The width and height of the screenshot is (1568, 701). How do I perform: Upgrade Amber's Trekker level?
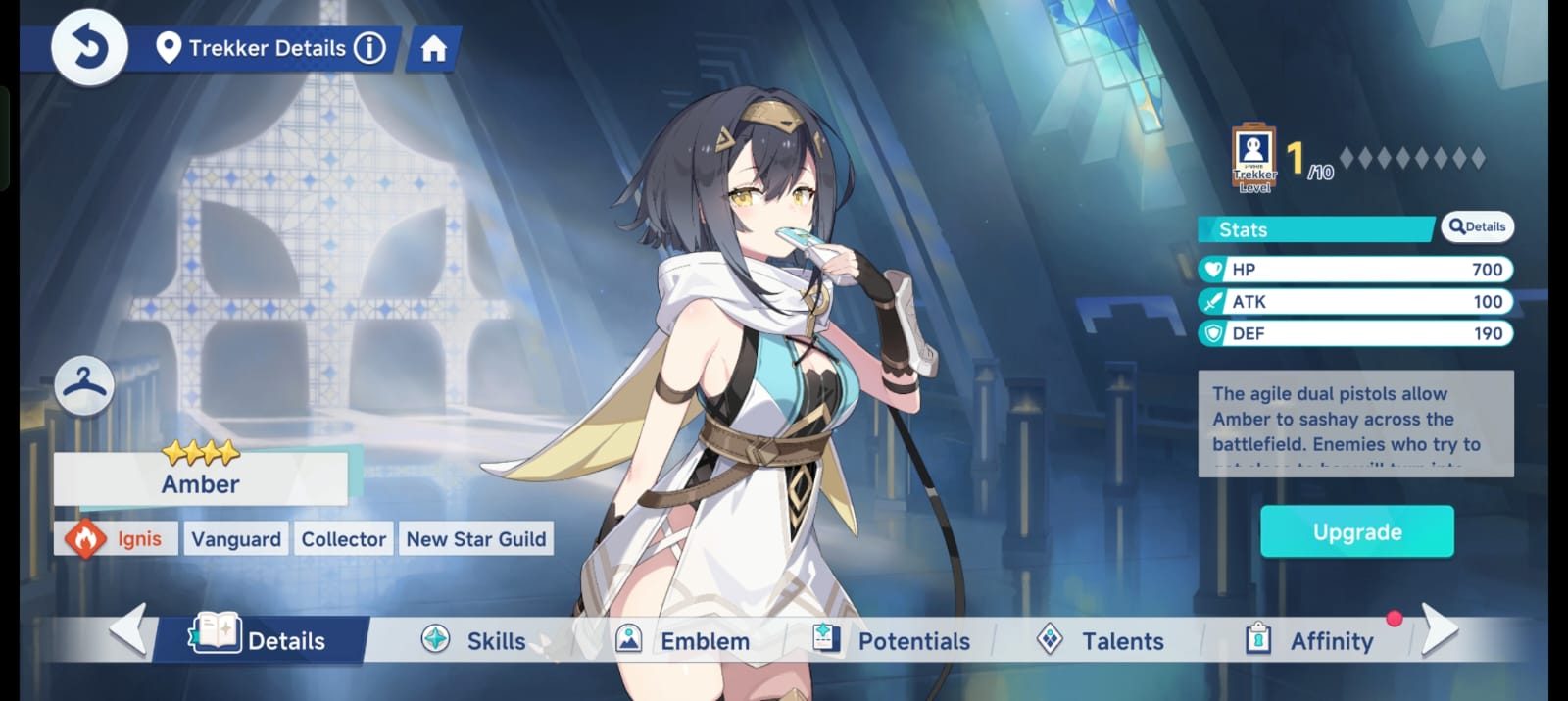(x=1356, y=531)
